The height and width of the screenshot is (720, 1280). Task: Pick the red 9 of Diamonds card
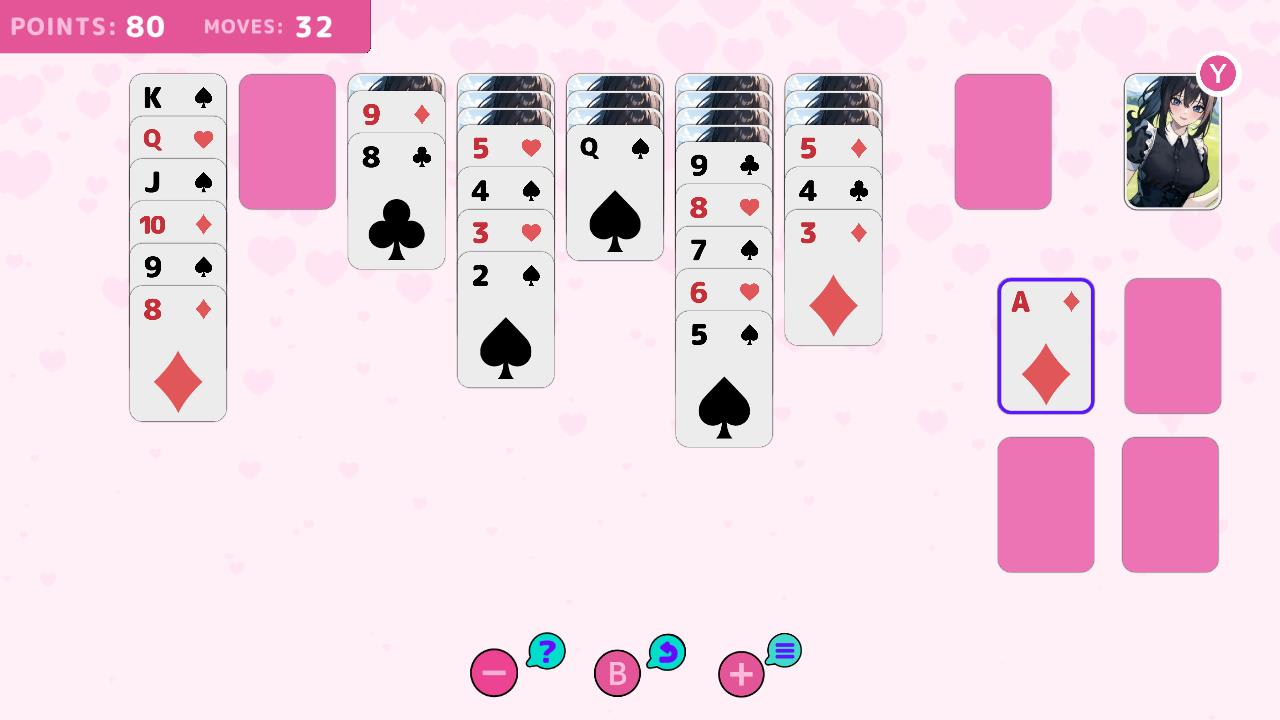click(x=396, y=114)
